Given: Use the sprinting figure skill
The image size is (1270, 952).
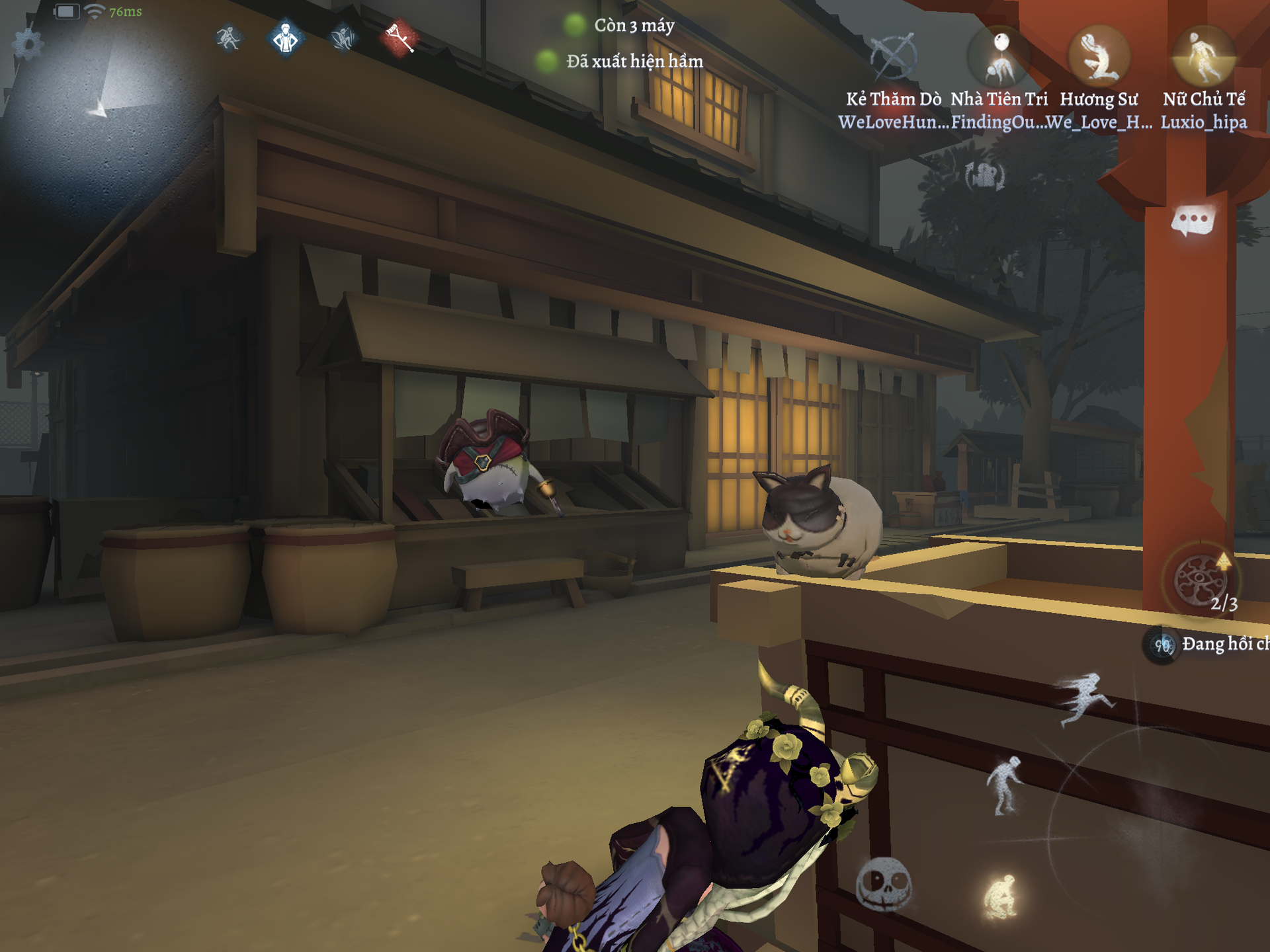Looking at the screenshot, I should point(1085,699).
